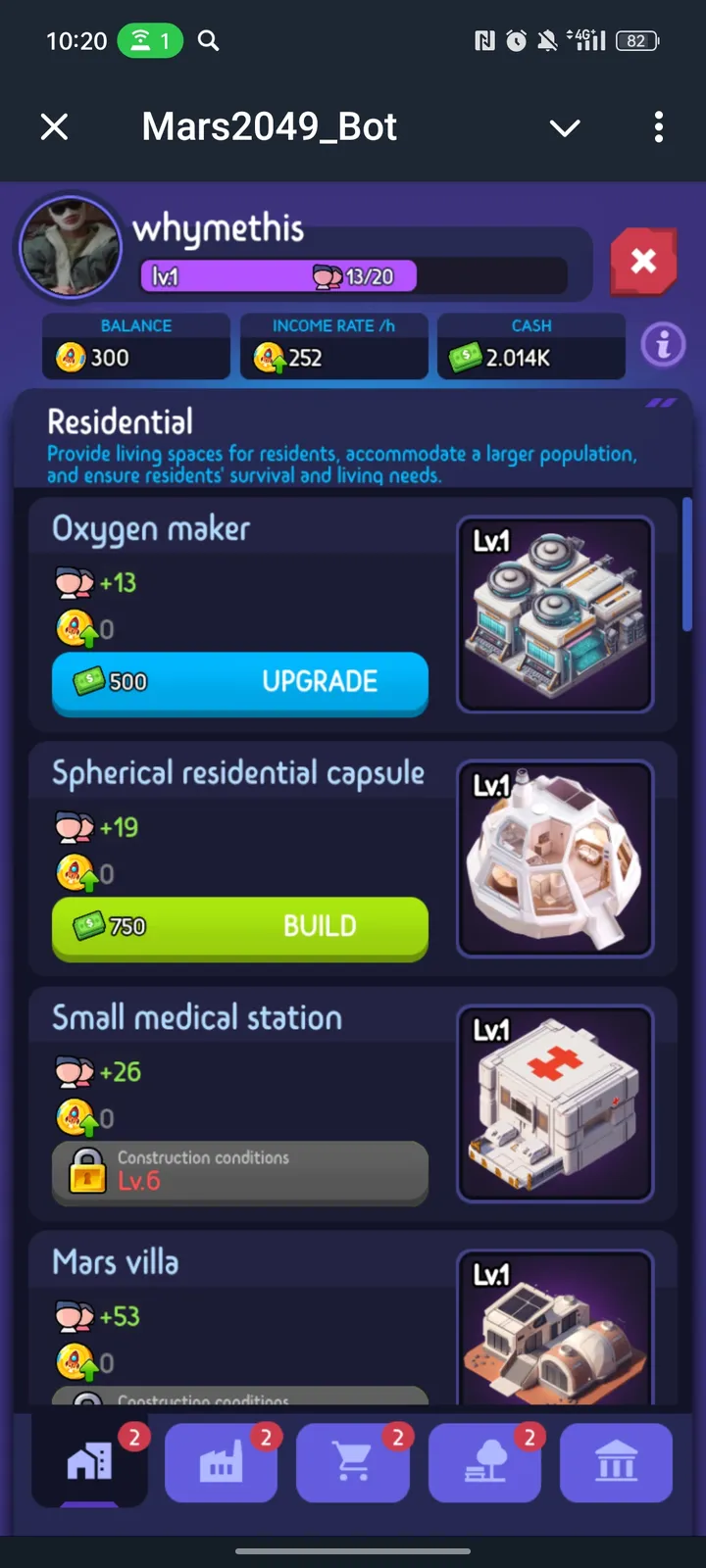Build the Spherical residential capsule

240,927
